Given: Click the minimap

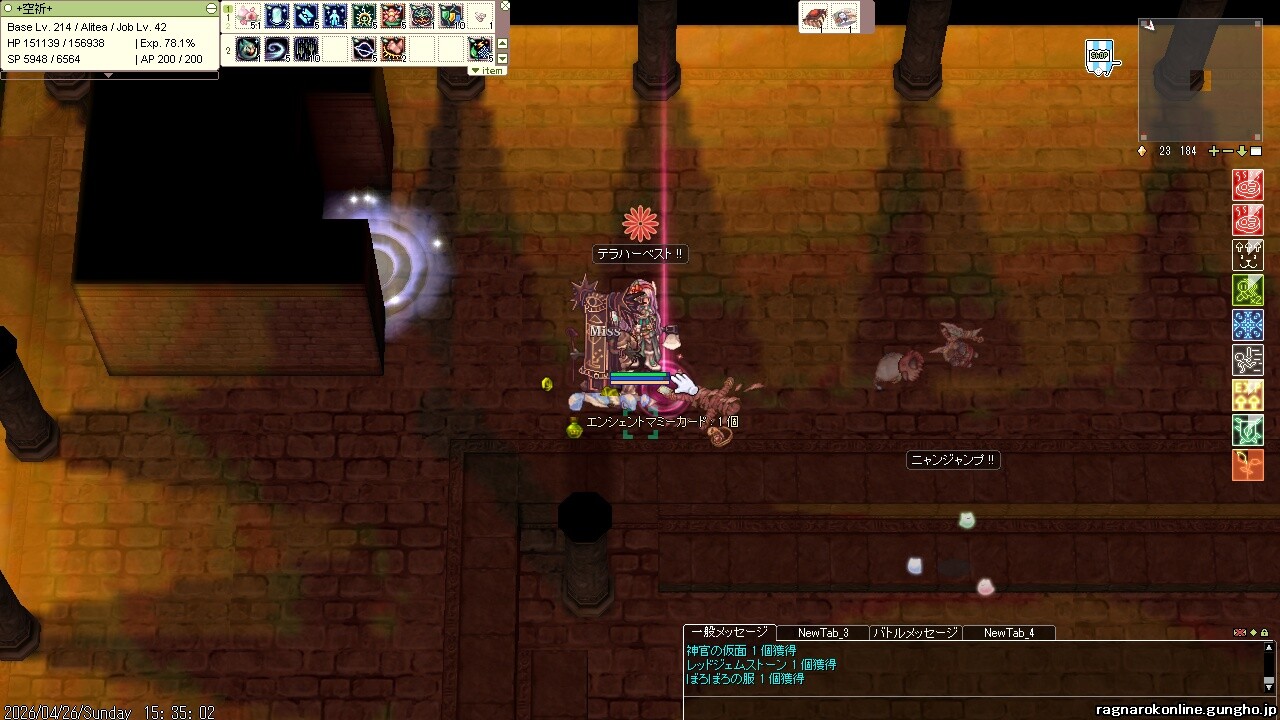Looking at the screenshot, I should pos(1200,80).
